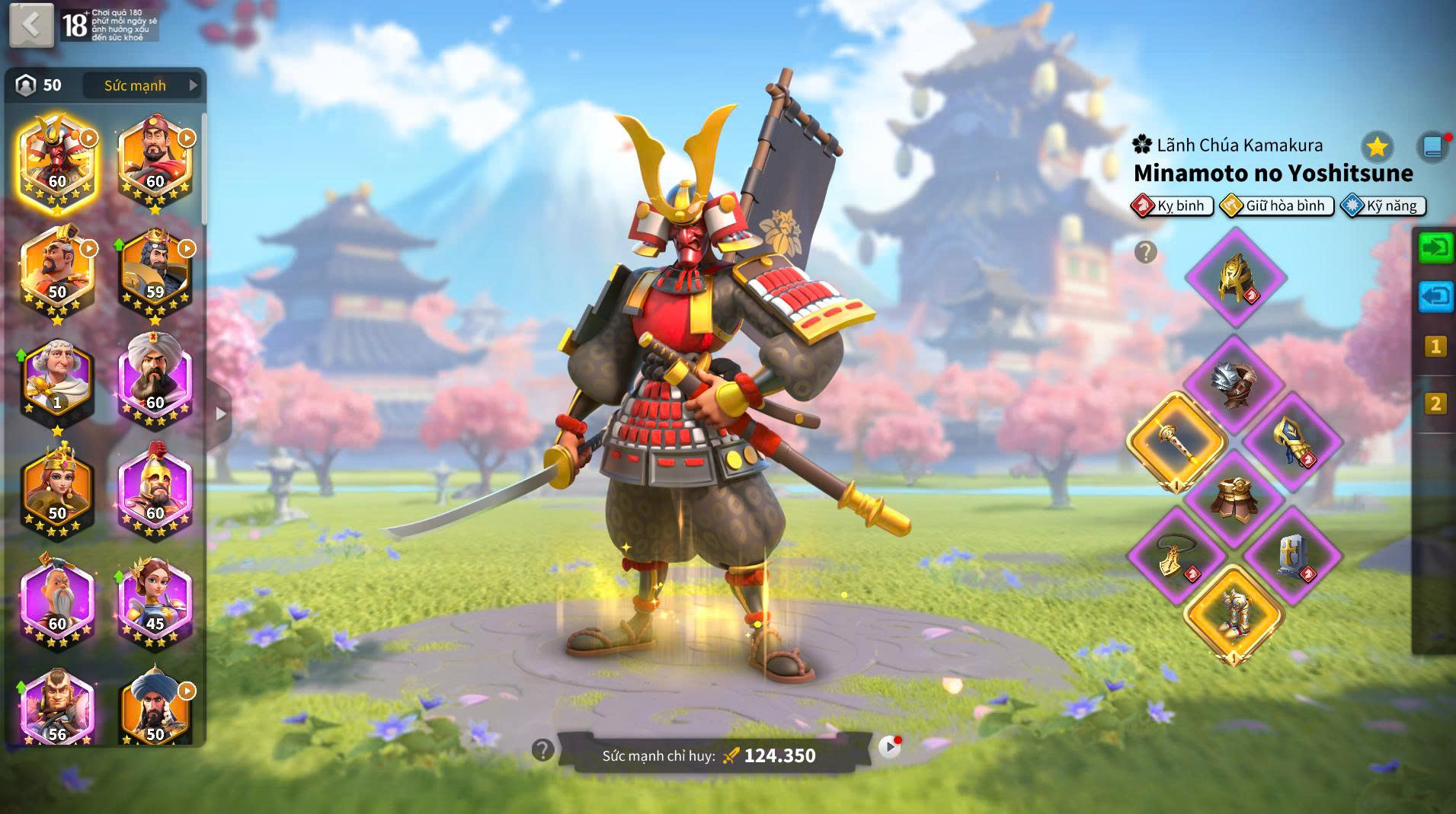Expand the commander list side arrow

click(221, 414)
